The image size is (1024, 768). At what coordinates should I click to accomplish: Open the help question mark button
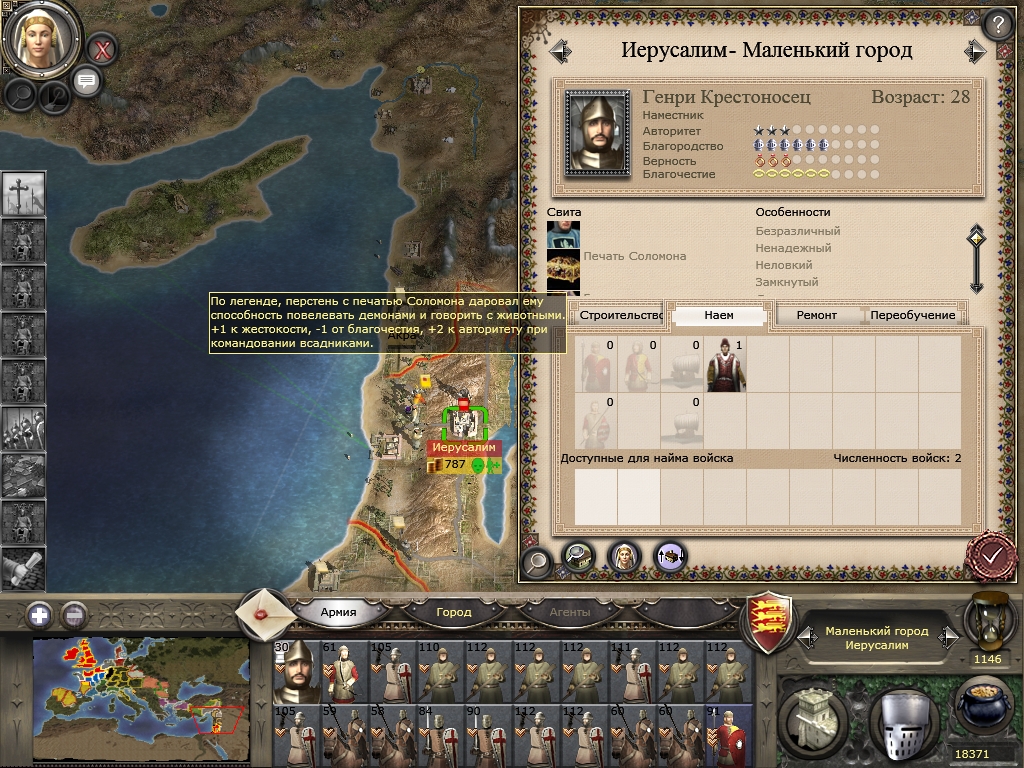997,24
